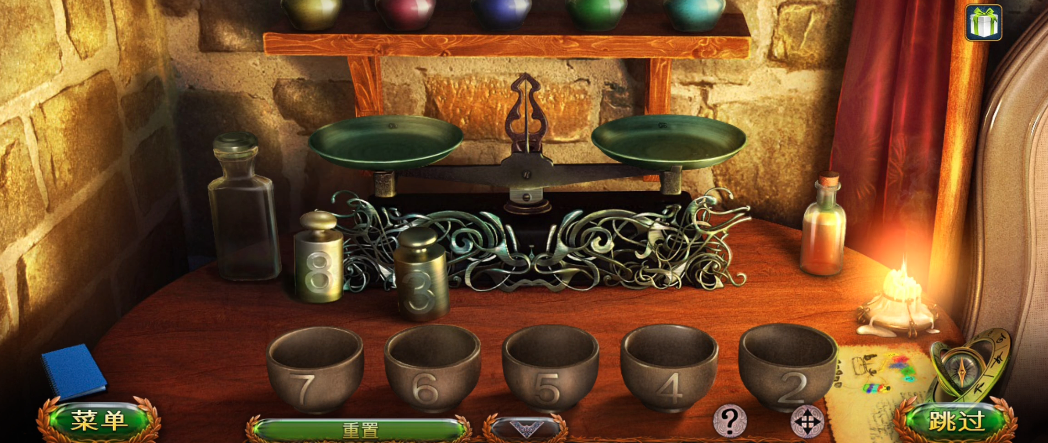Open the 菜单 menu button
Image resolution: width=1048 pixels, height=443 pixels.
tap(98, 421)
